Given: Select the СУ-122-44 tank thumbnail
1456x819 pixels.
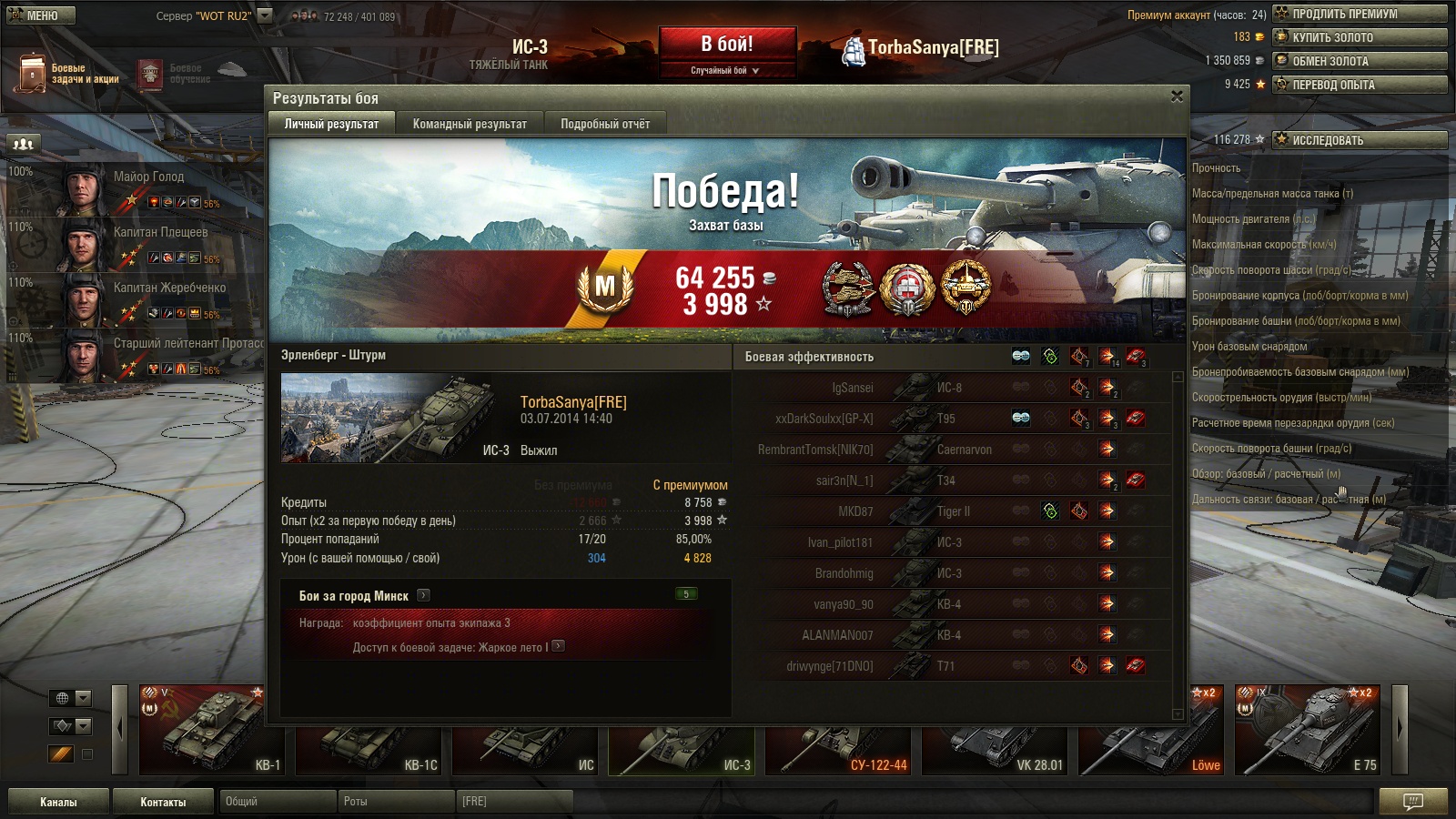Looking at the screenshot, I should pyautogui.click(x=839, y=750).
